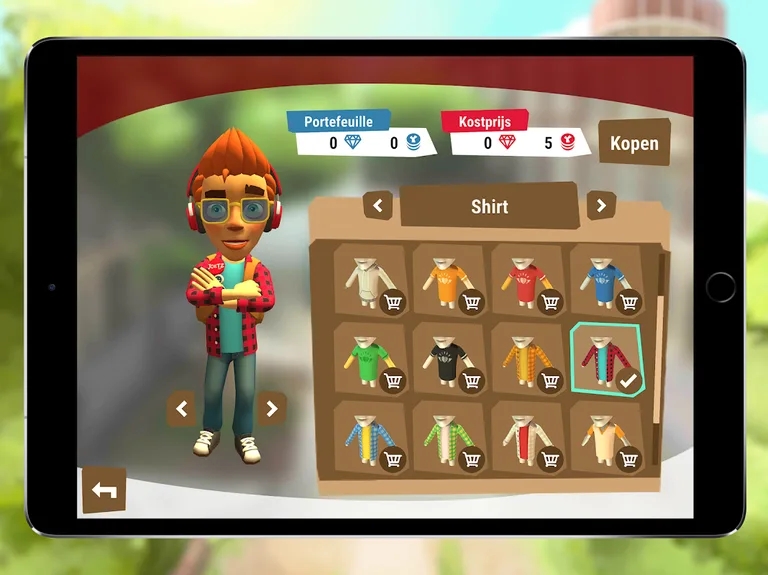Rotate the character to the left
The width and height of the screenshot is (768, 575).
181,408
